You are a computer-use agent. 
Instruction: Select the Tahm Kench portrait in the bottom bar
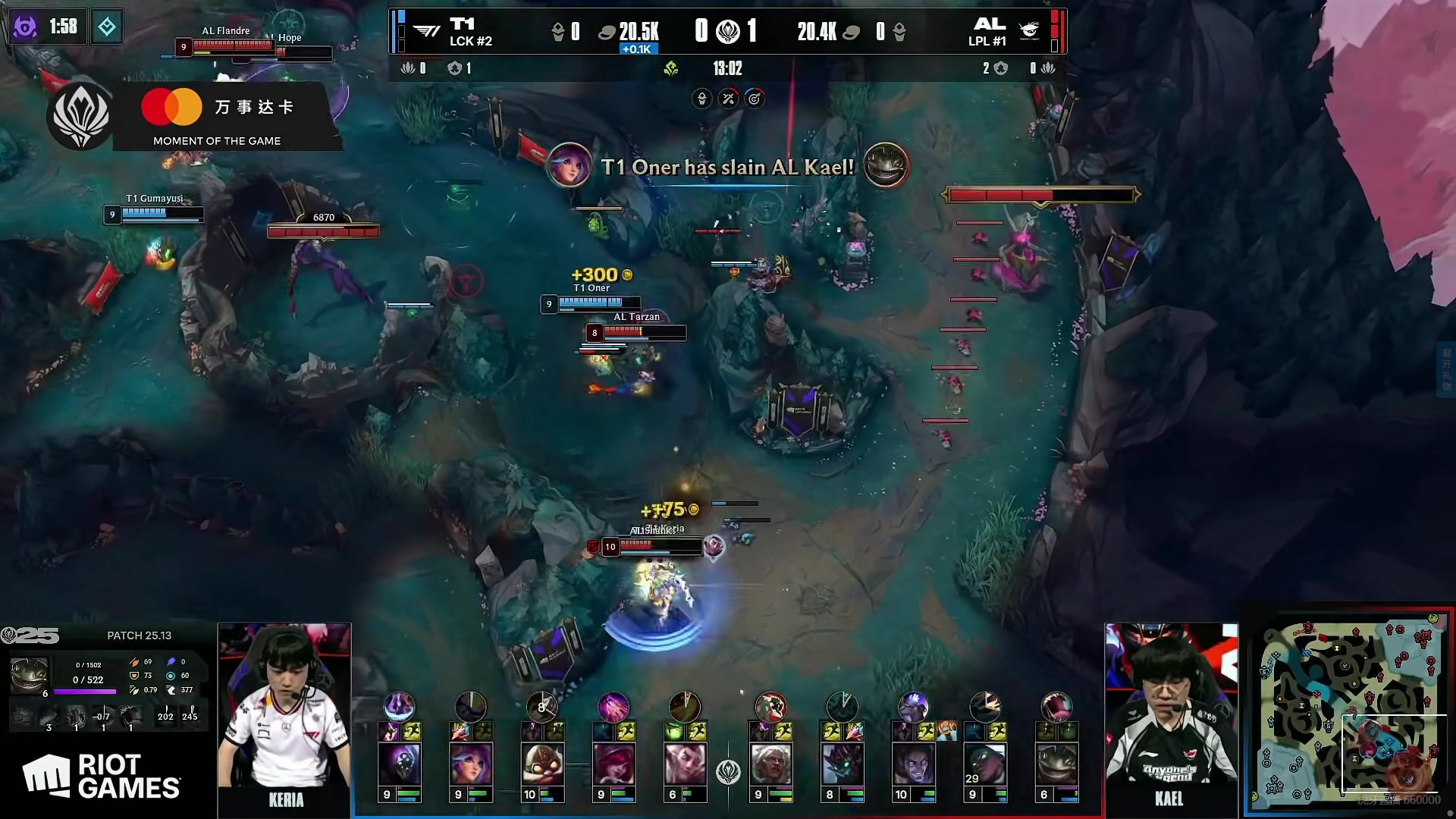[1056, 764]
